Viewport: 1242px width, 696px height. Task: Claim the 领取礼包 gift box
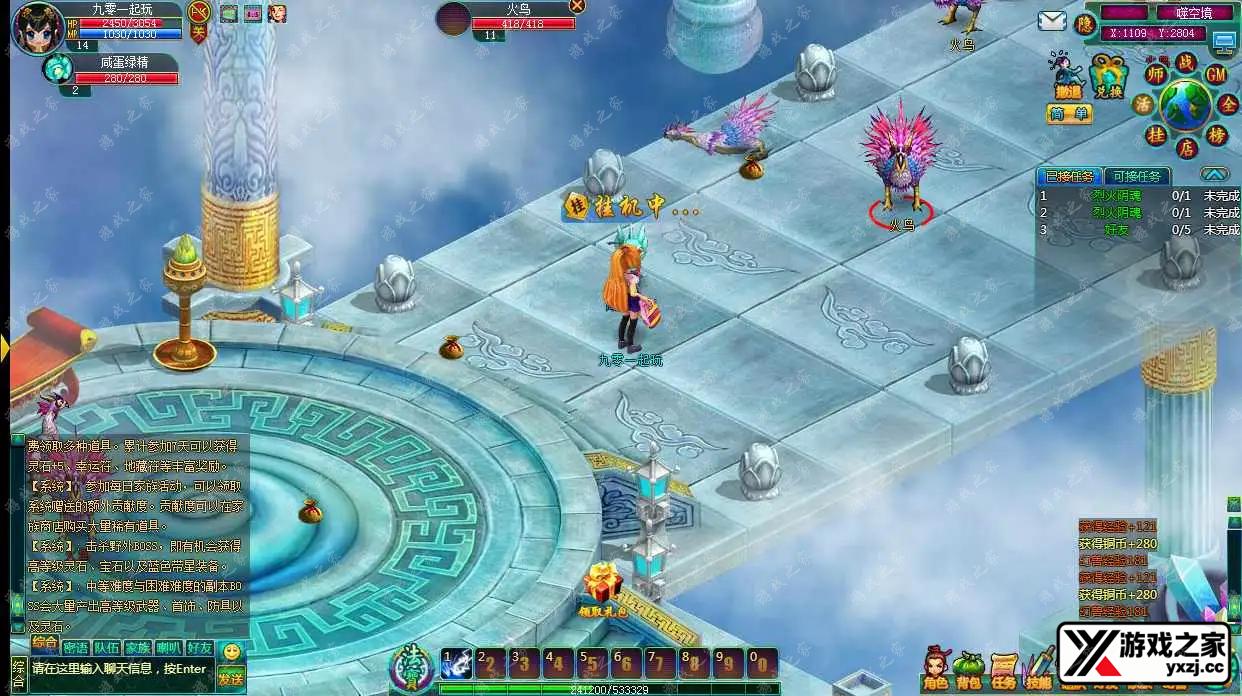(603, 588)
